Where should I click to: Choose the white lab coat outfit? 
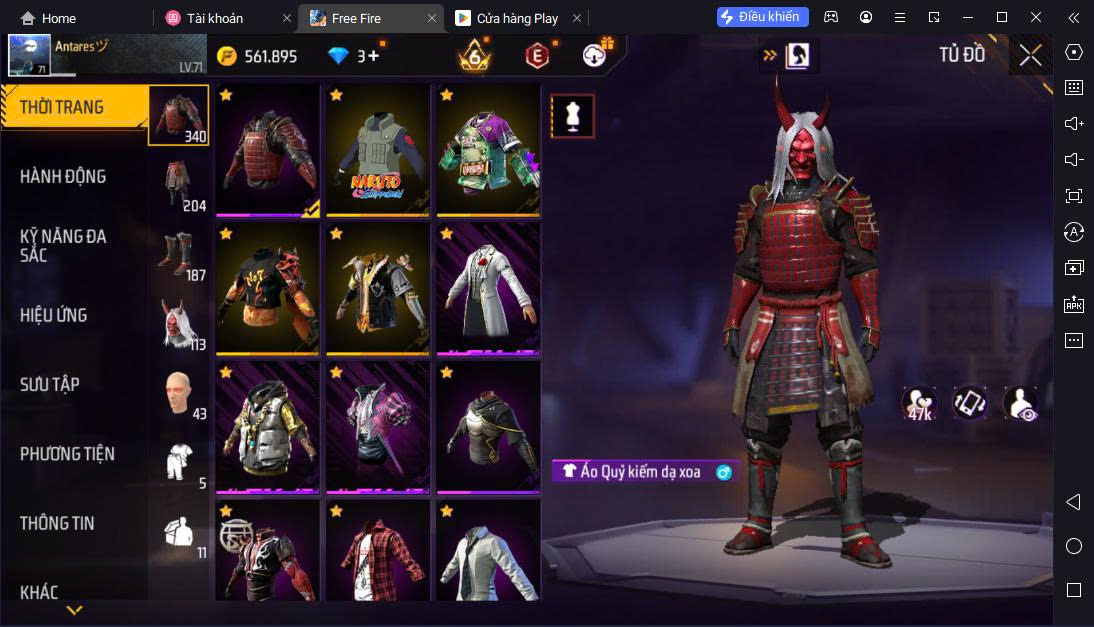[487, 288]
